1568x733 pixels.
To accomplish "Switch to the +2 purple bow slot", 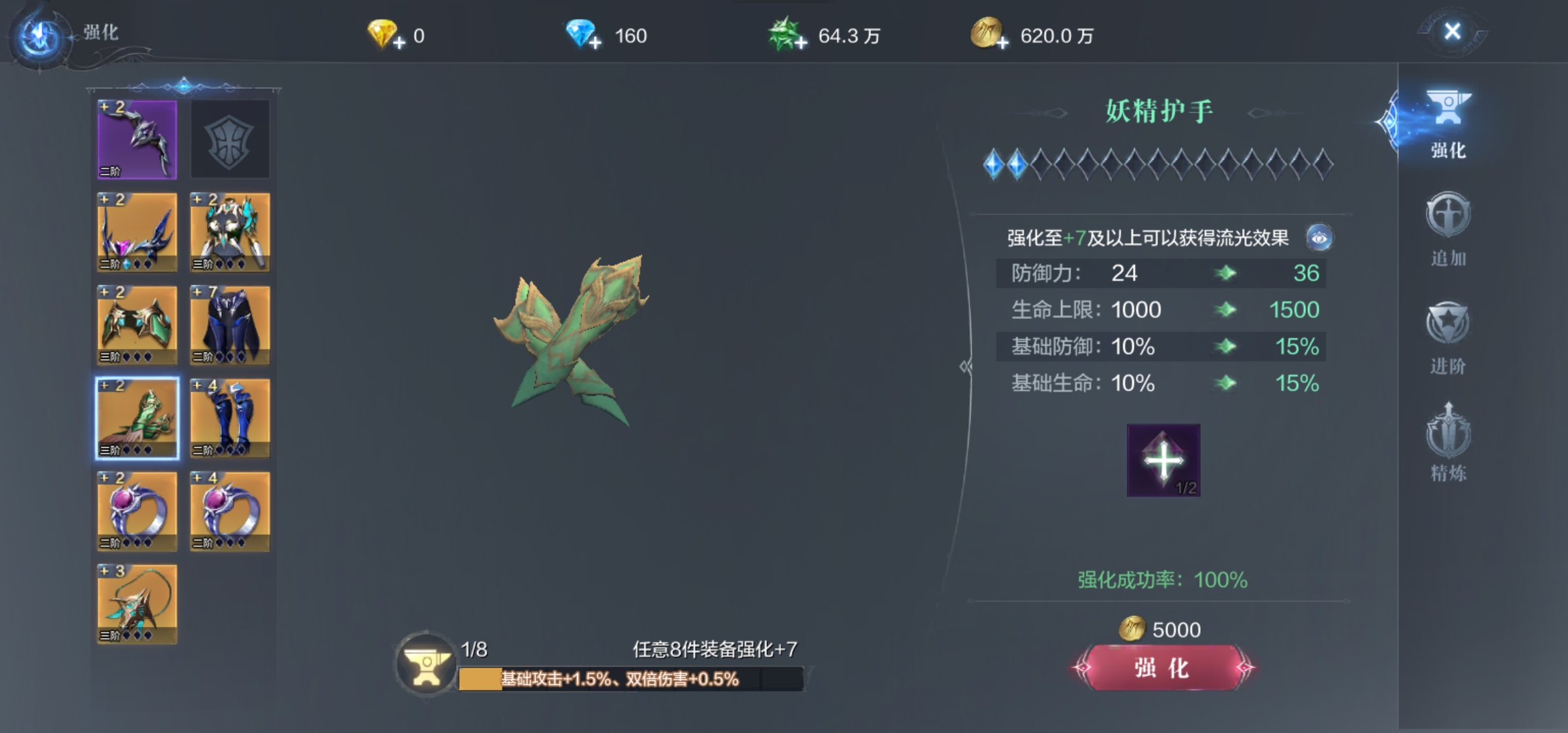I will (136, 139).
